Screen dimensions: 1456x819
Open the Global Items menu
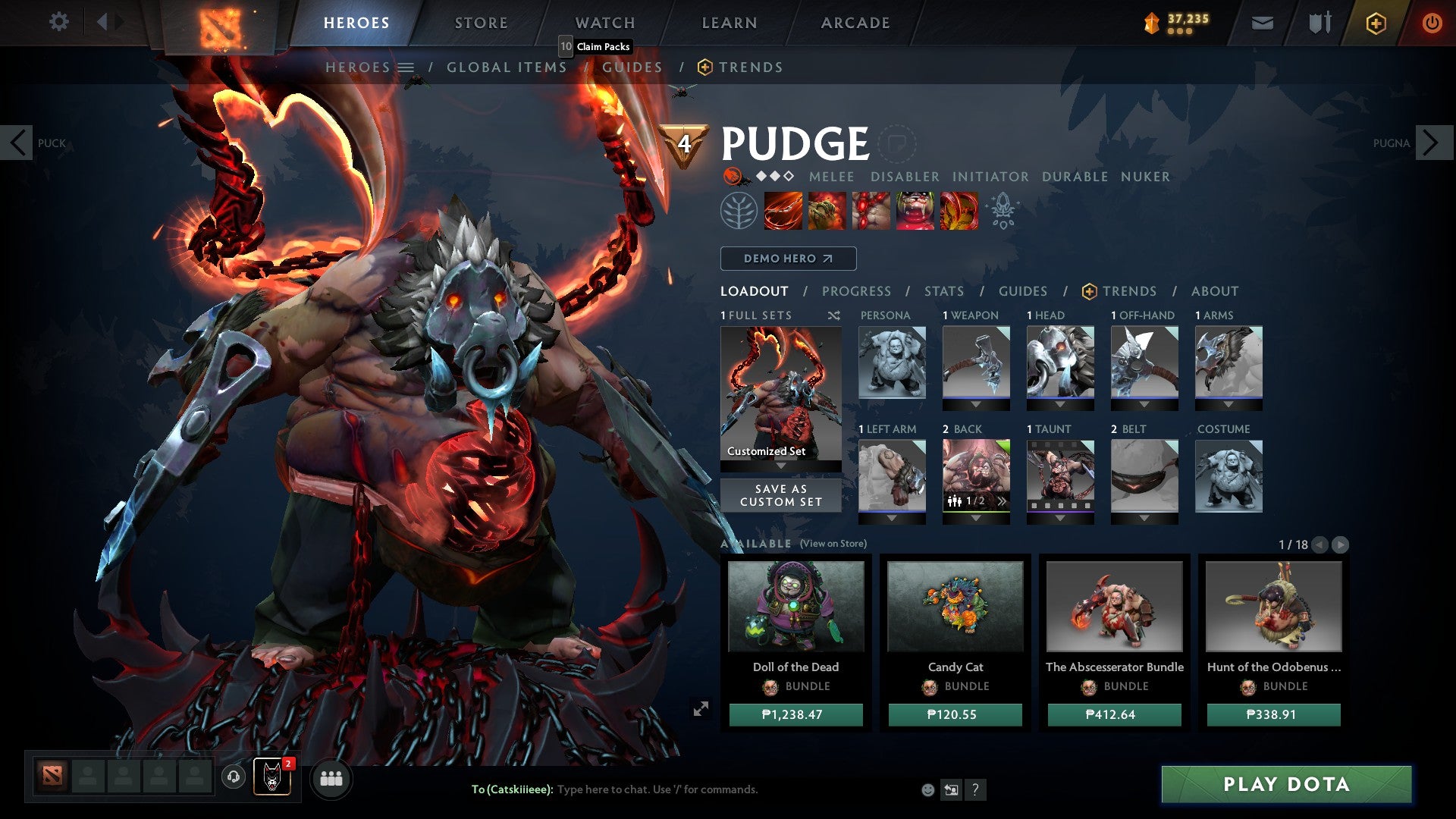click(x=507, y=67)
